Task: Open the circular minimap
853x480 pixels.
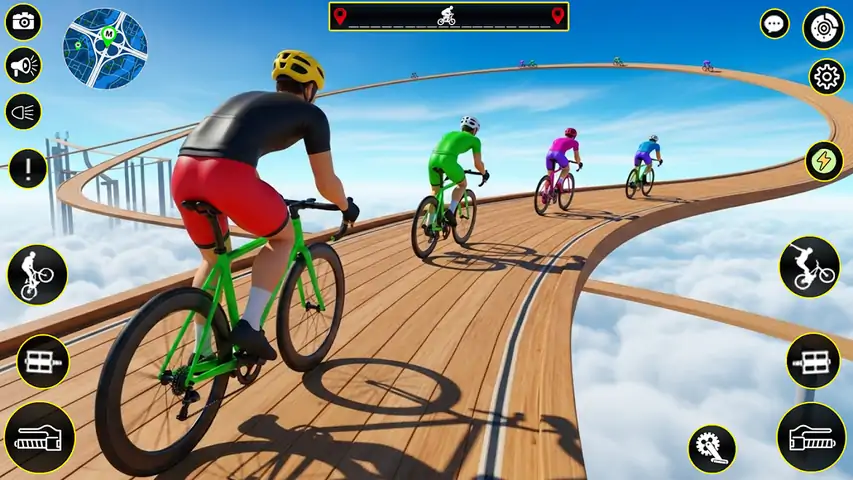Action: (105, 48)
